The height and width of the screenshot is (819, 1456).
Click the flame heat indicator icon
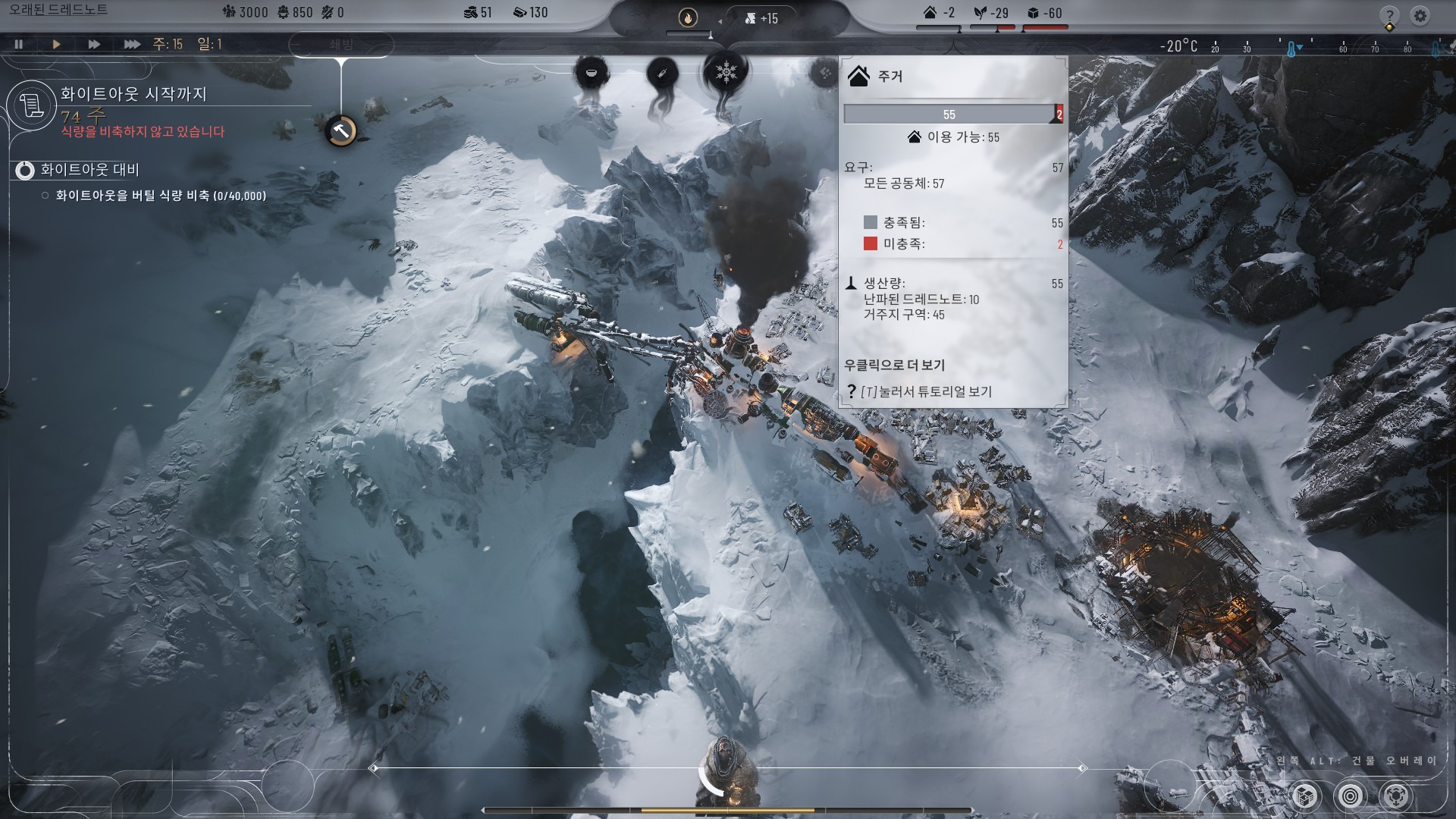point(688,17)
